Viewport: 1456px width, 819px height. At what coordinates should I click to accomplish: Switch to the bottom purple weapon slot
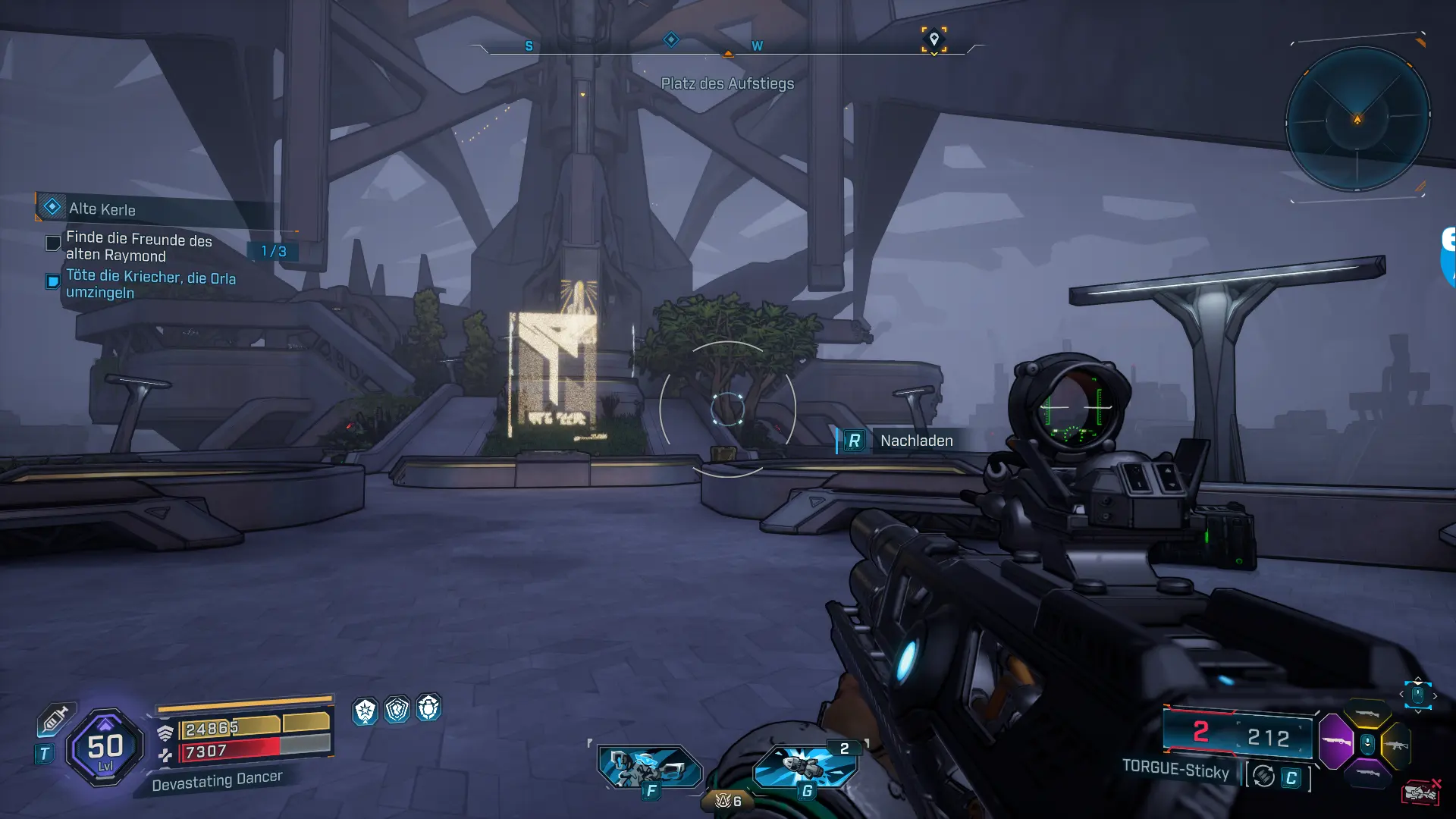coord(1367,773)
